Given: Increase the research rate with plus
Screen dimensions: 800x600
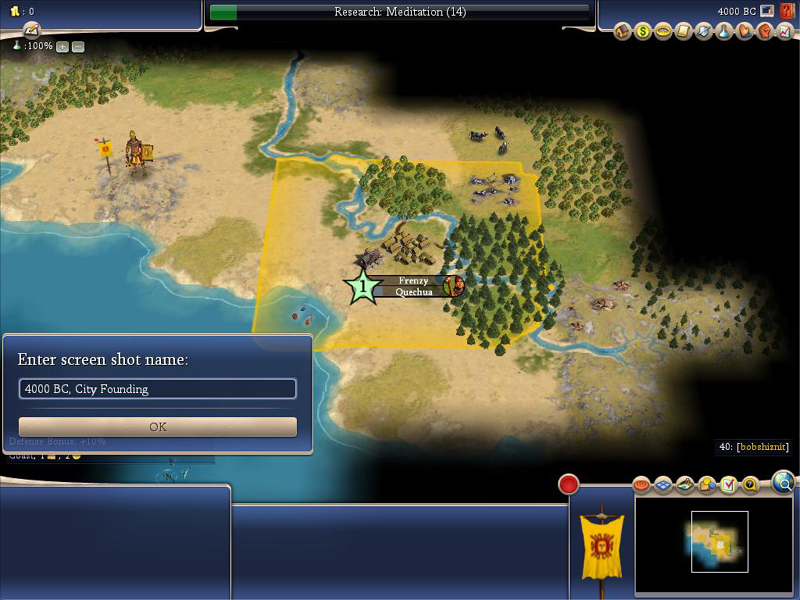Looking at the screenshot, I should [x=62, y=46].
